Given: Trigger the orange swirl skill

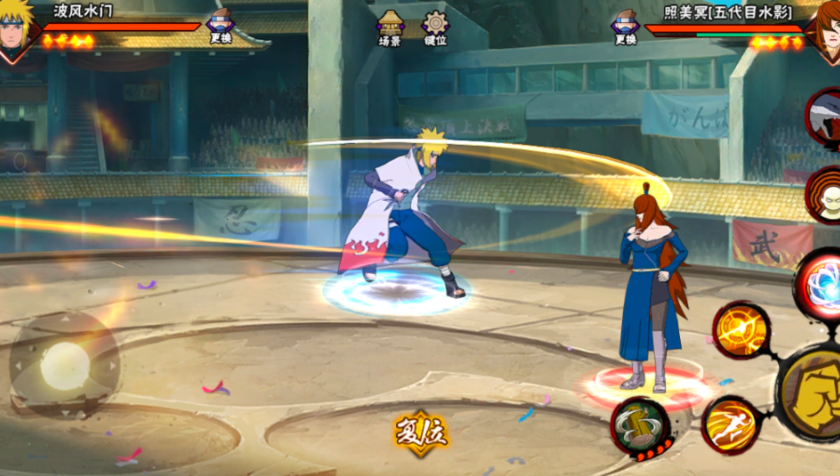Looking at the screenshot, I should point(741,330).
